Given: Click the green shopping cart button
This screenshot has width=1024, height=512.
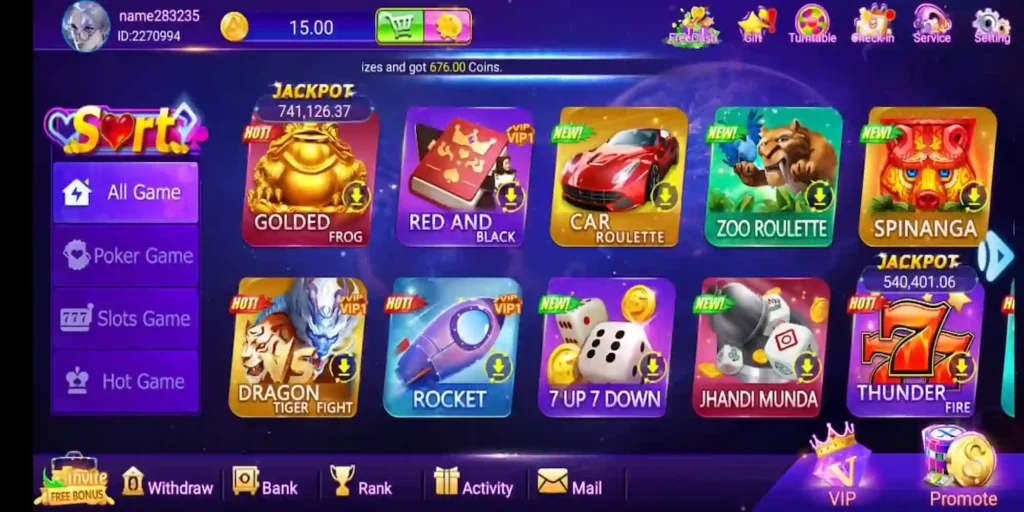Looking at the screenshot, I should click(399, 27).
